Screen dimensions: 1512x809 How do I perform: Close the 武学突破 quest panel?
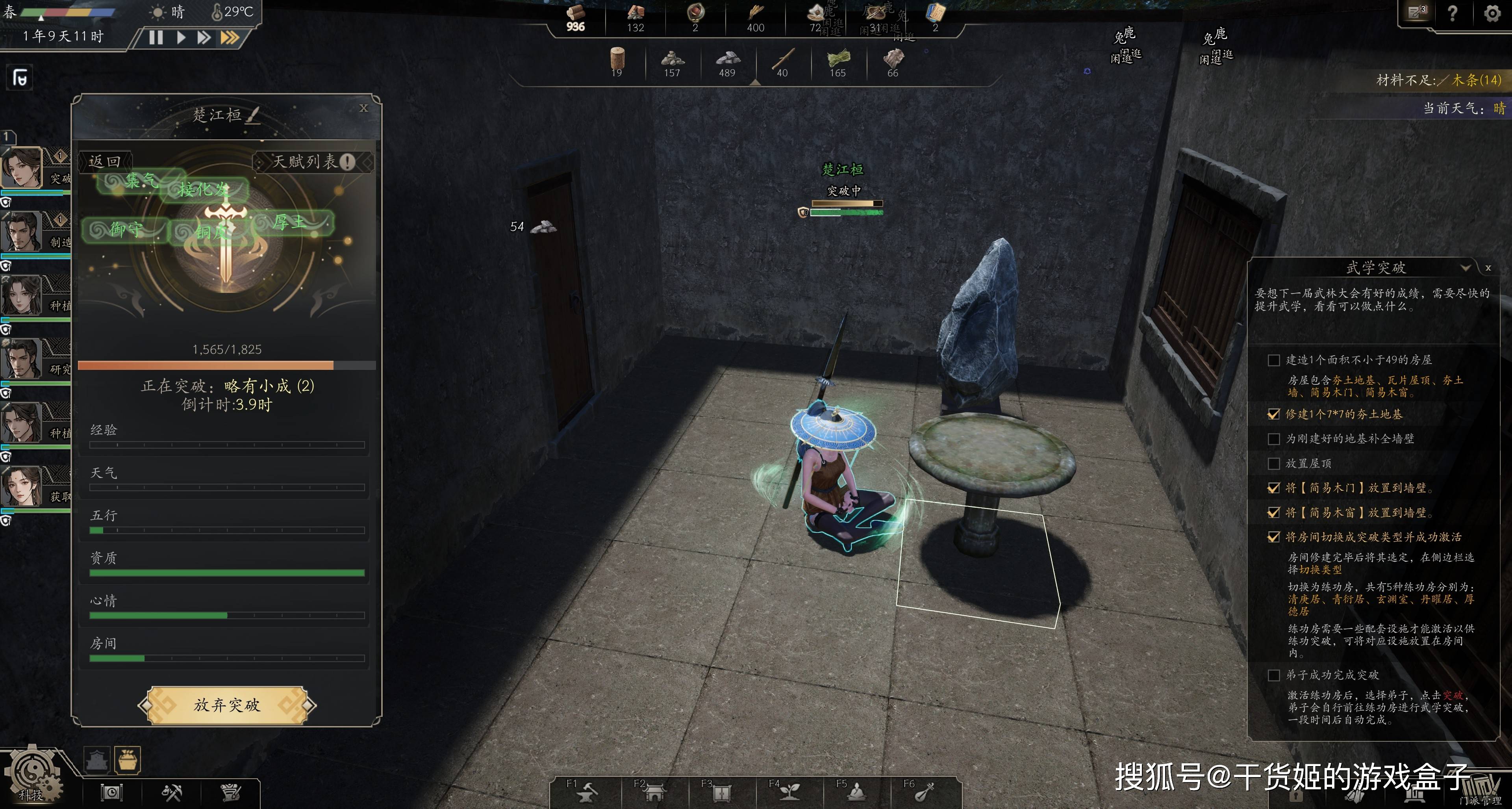coord(1488,268)
